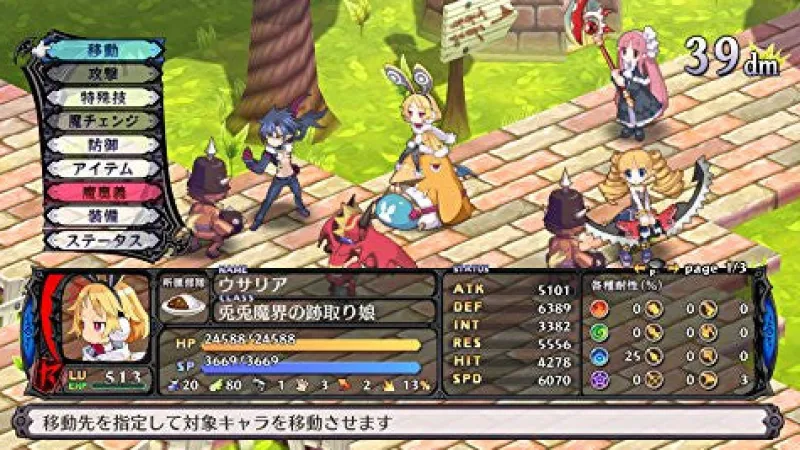Choose the 攻撃 (Attack) command
Image resolution: width=800 pixels, height=450 pixels.
[x=104, y=73]
